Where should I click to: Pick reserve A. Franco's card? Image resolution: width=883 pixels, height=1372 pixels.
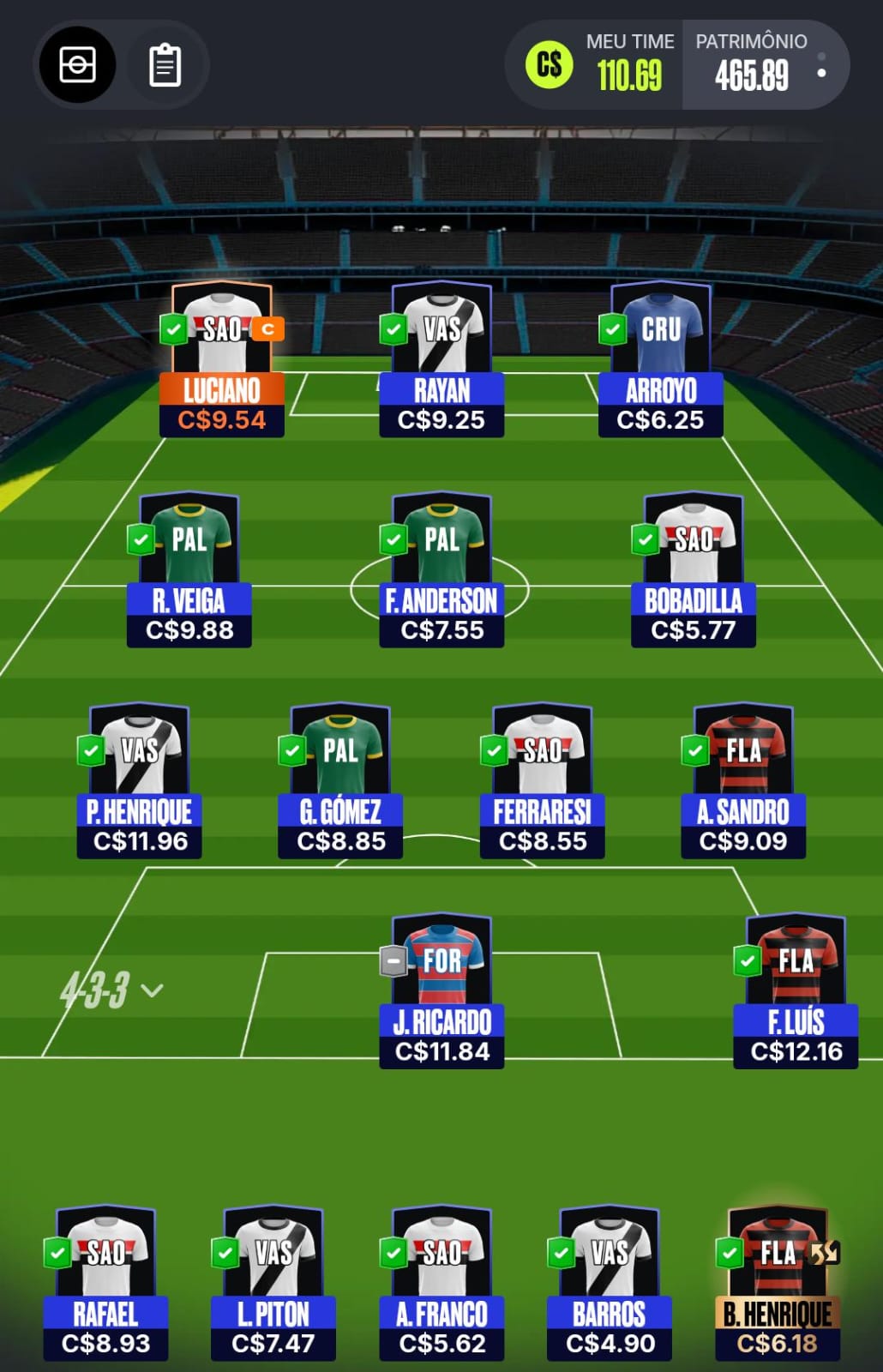coord(441,1284)
